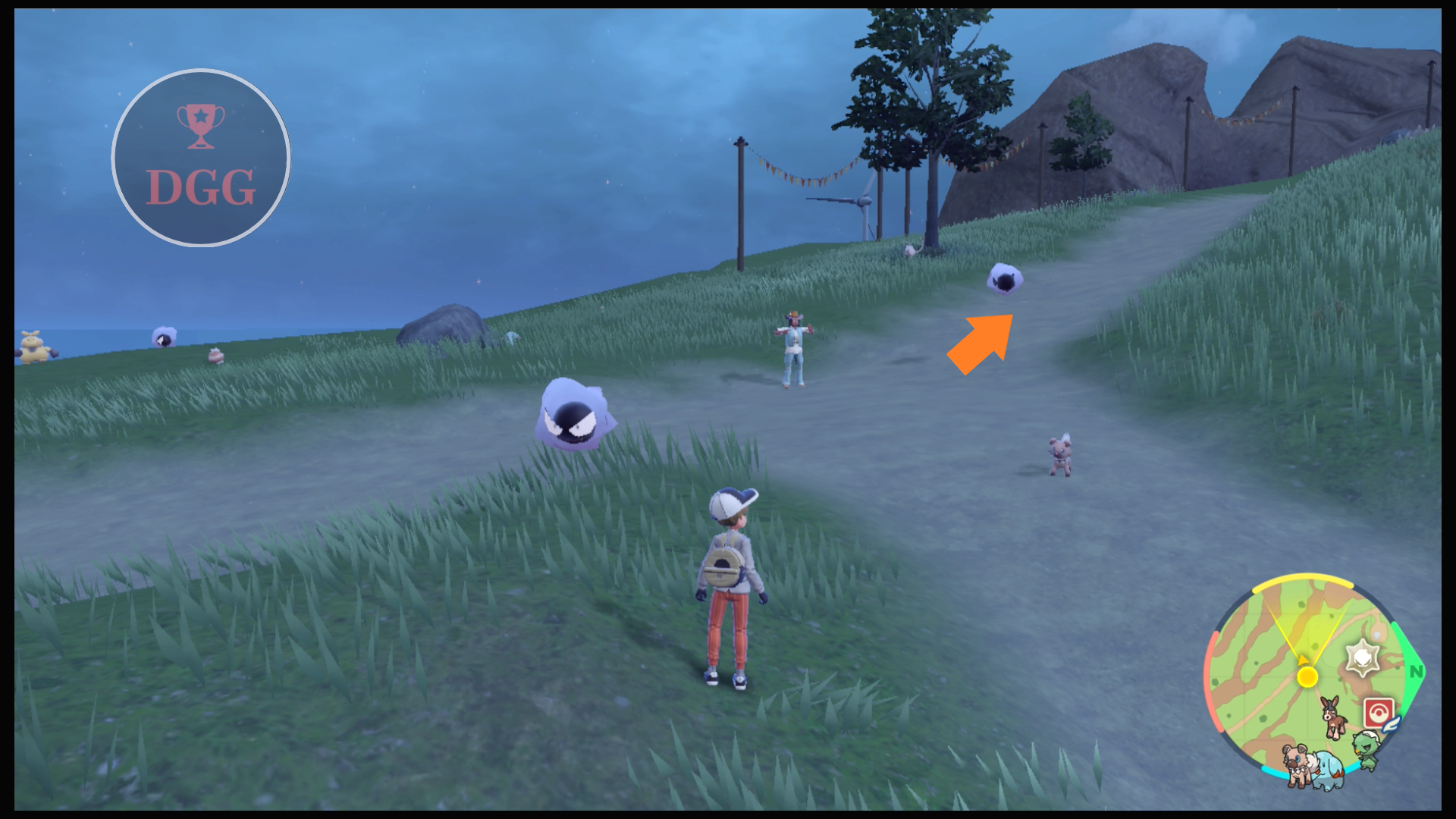Screen dimensions: 1456x819
Task: Select the green bird Pokémon minimap icon
Action: point(1367,749)
